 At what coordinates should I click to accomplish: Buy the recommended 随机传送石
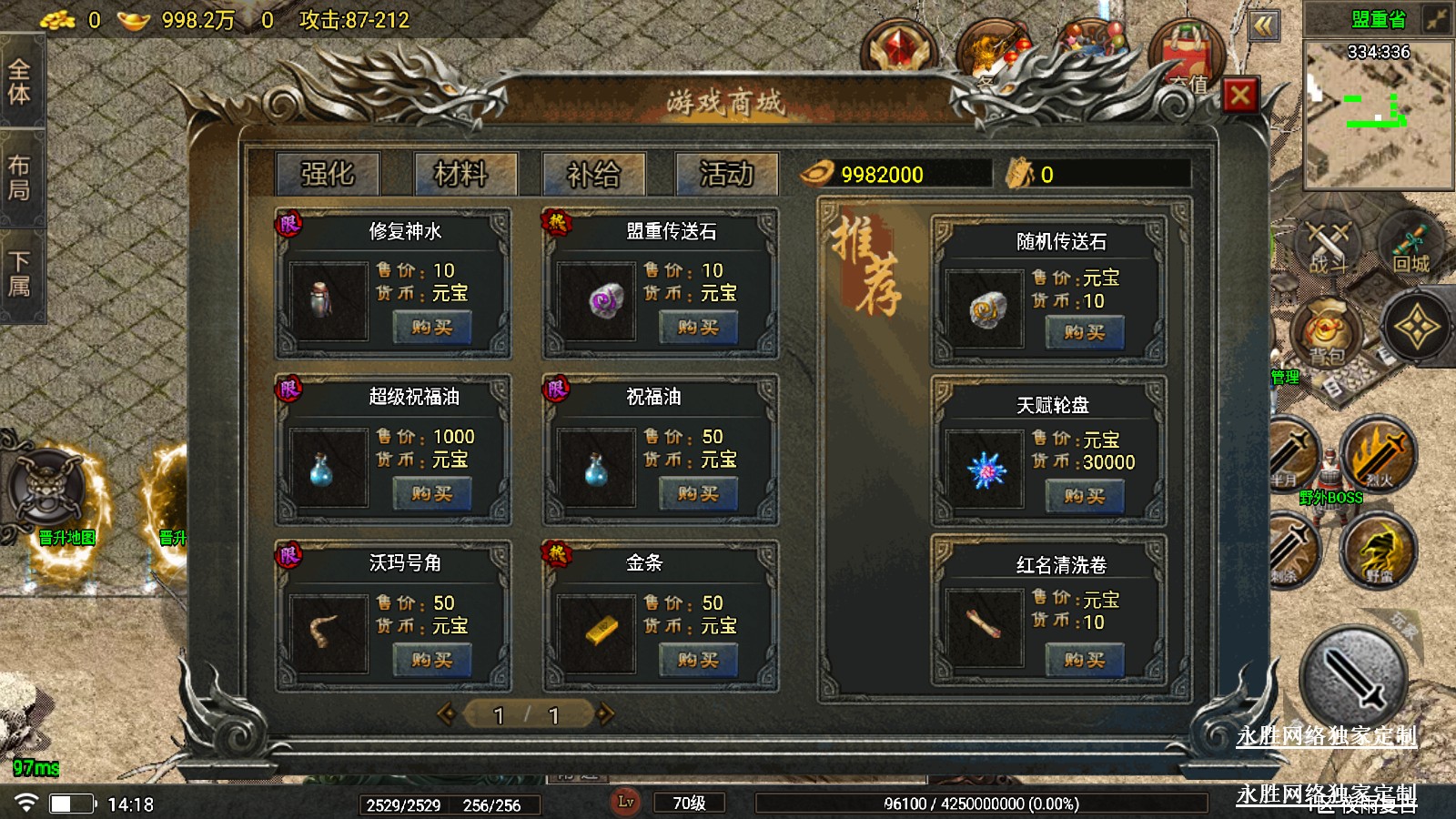[x=1084, y=333]
